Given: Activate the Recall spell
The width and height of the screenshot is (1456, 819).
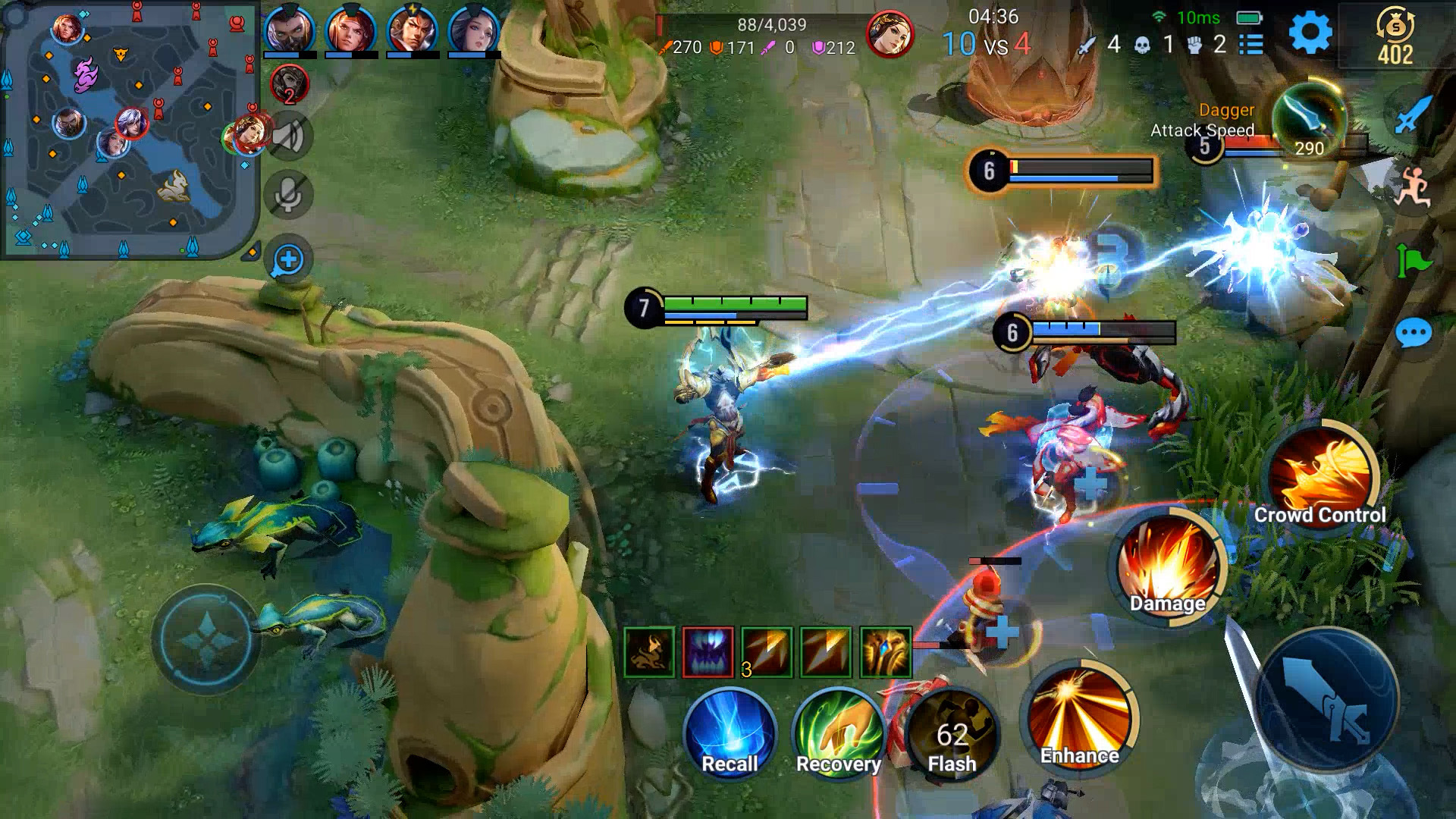Looking at the screenshot, I should [730, 733].
